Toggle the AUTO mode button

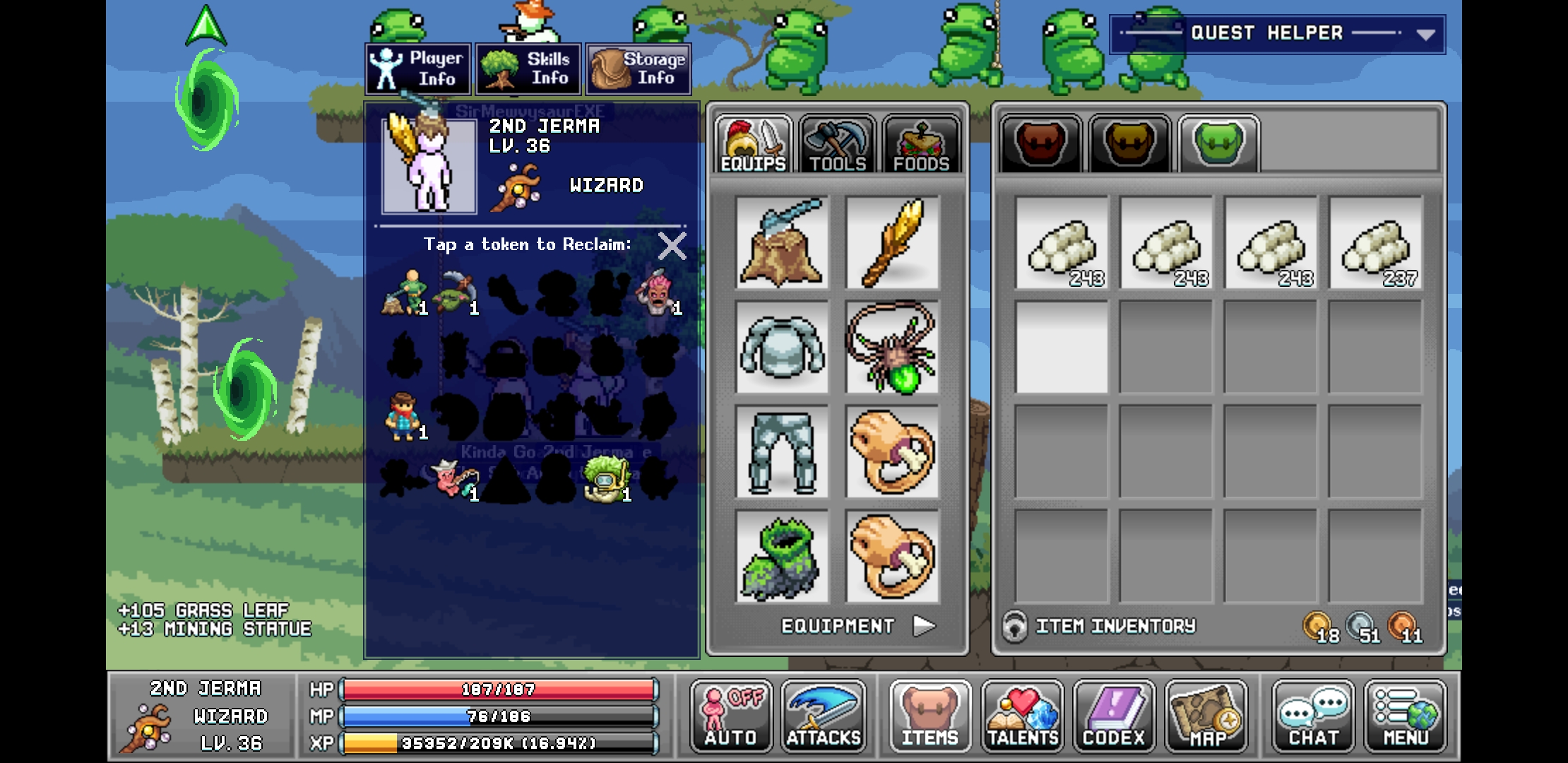click(731, 717)
